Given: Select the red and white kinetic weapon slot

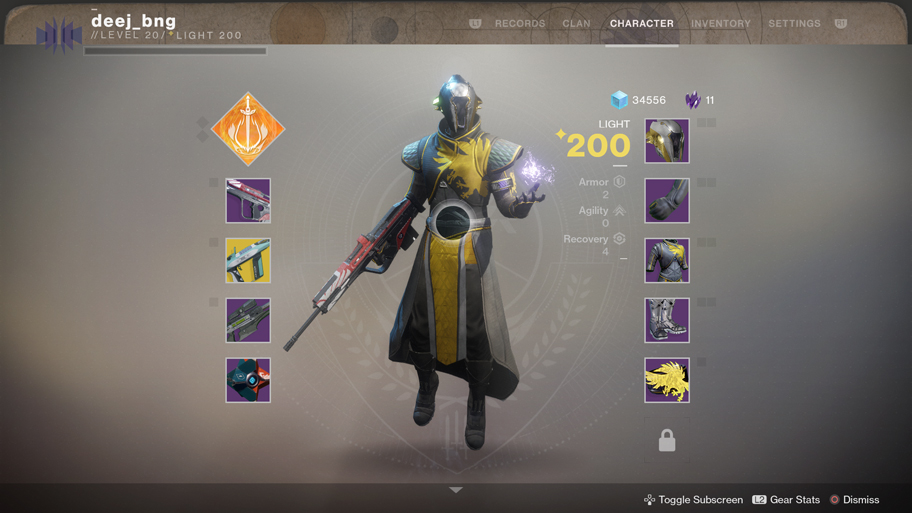Looking at the screenshot, I should [248, 201].
